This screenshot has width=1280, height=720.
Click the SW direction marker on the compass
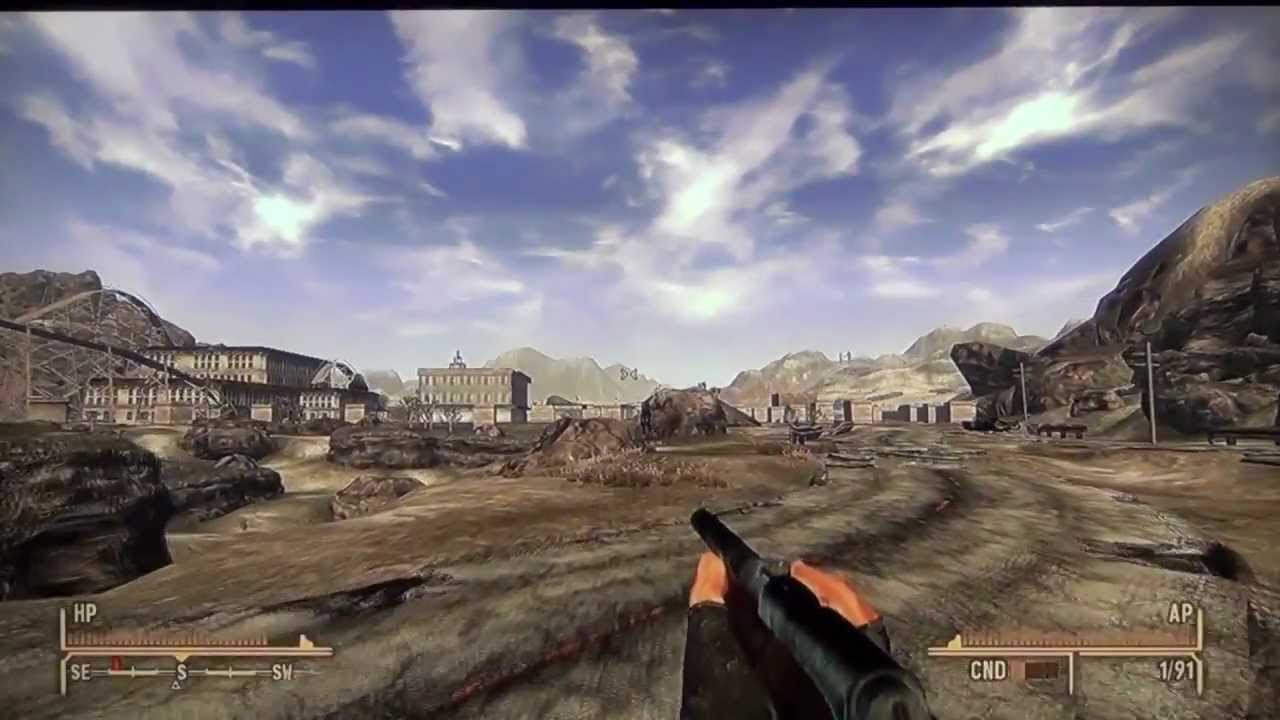282,672
